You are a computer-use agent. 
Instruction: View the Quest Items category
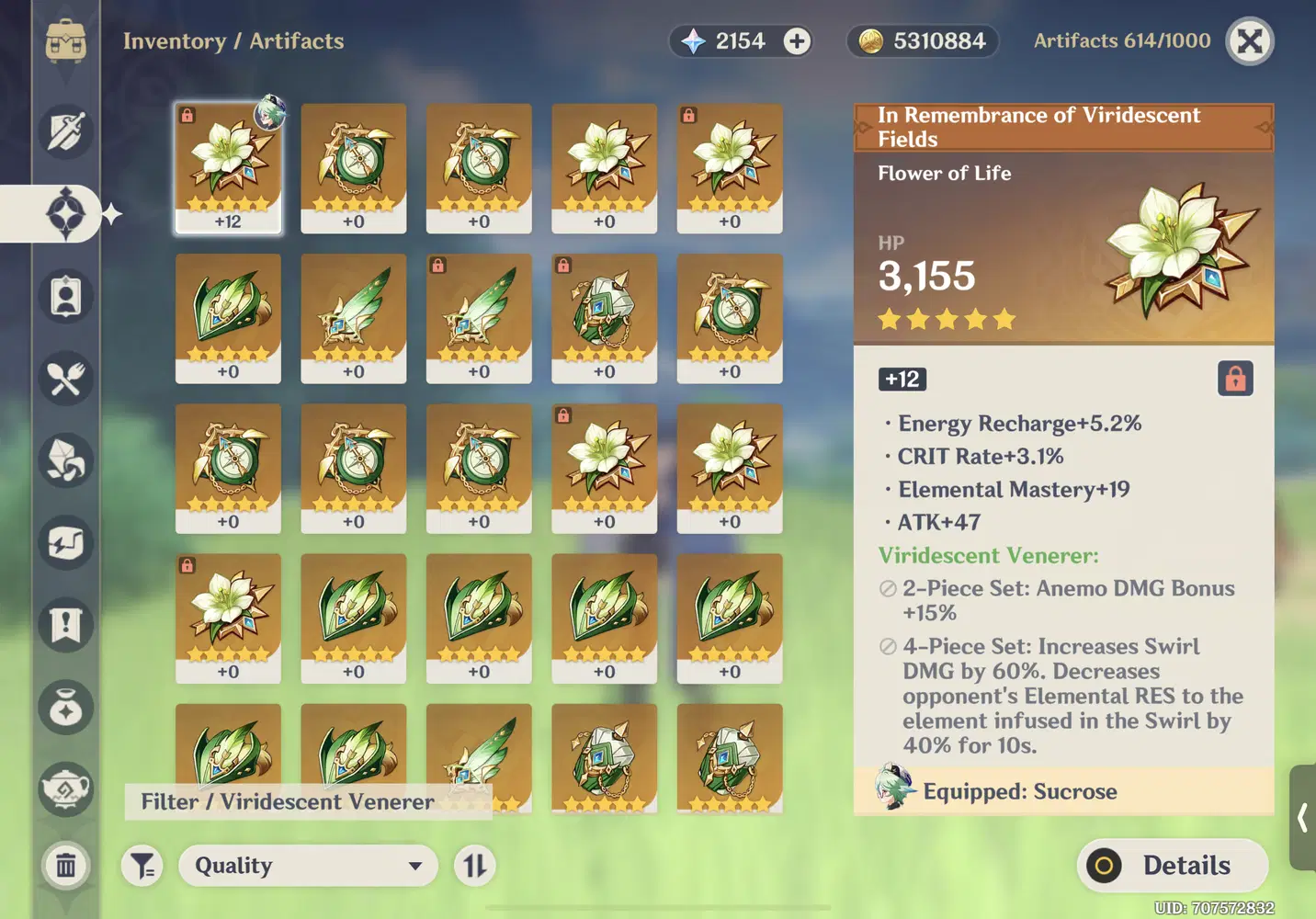point(66,628)
